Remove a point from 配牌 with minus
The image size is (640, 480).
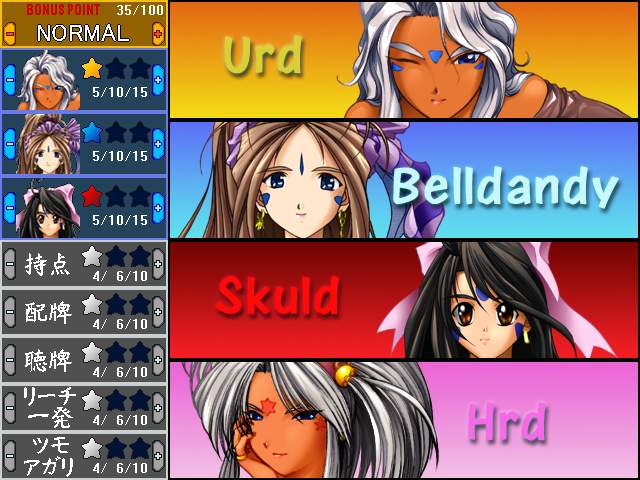9,311
